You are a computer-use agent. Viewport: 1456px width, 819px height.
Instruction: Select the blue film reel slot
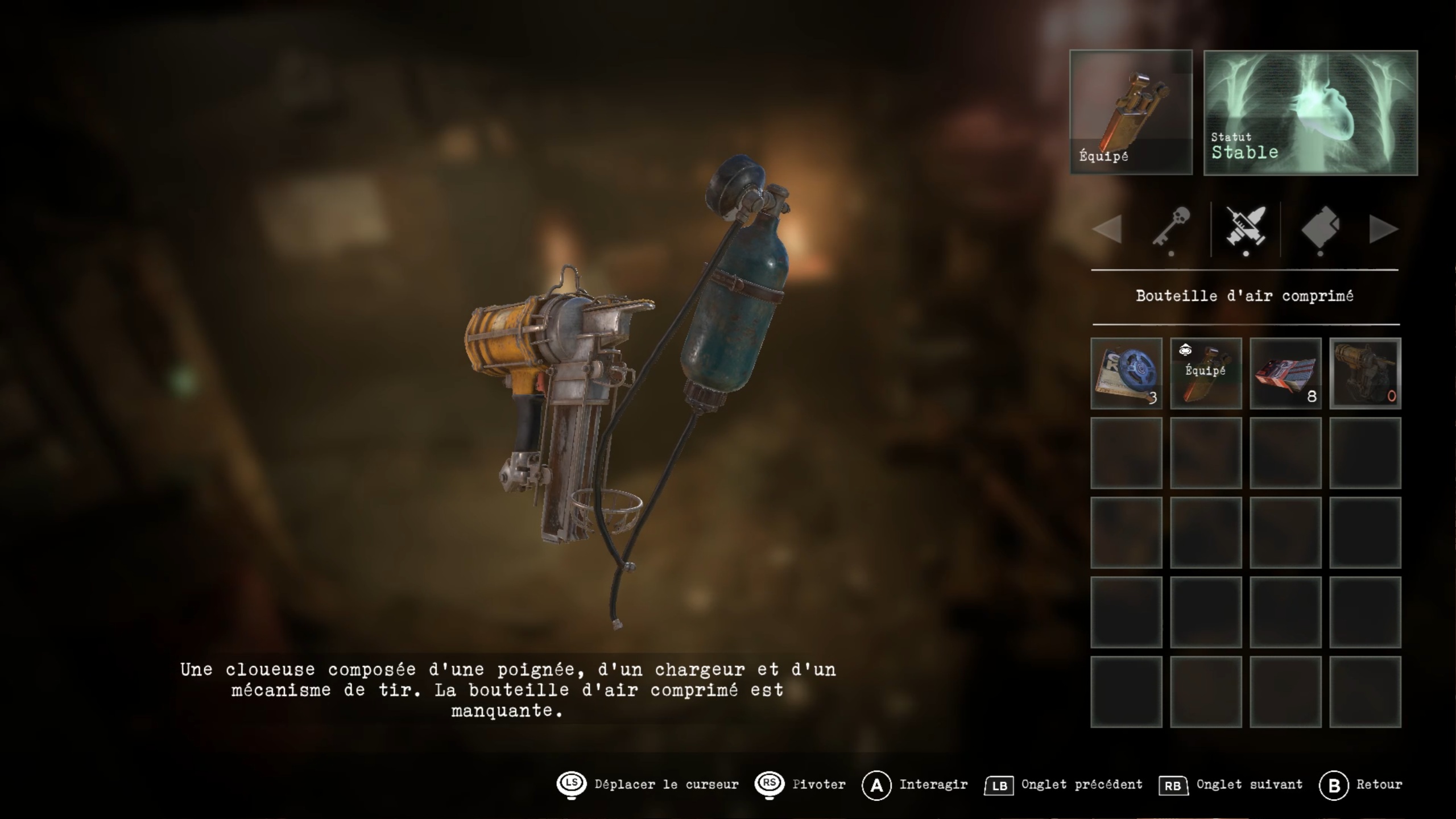click(1126, 373)
